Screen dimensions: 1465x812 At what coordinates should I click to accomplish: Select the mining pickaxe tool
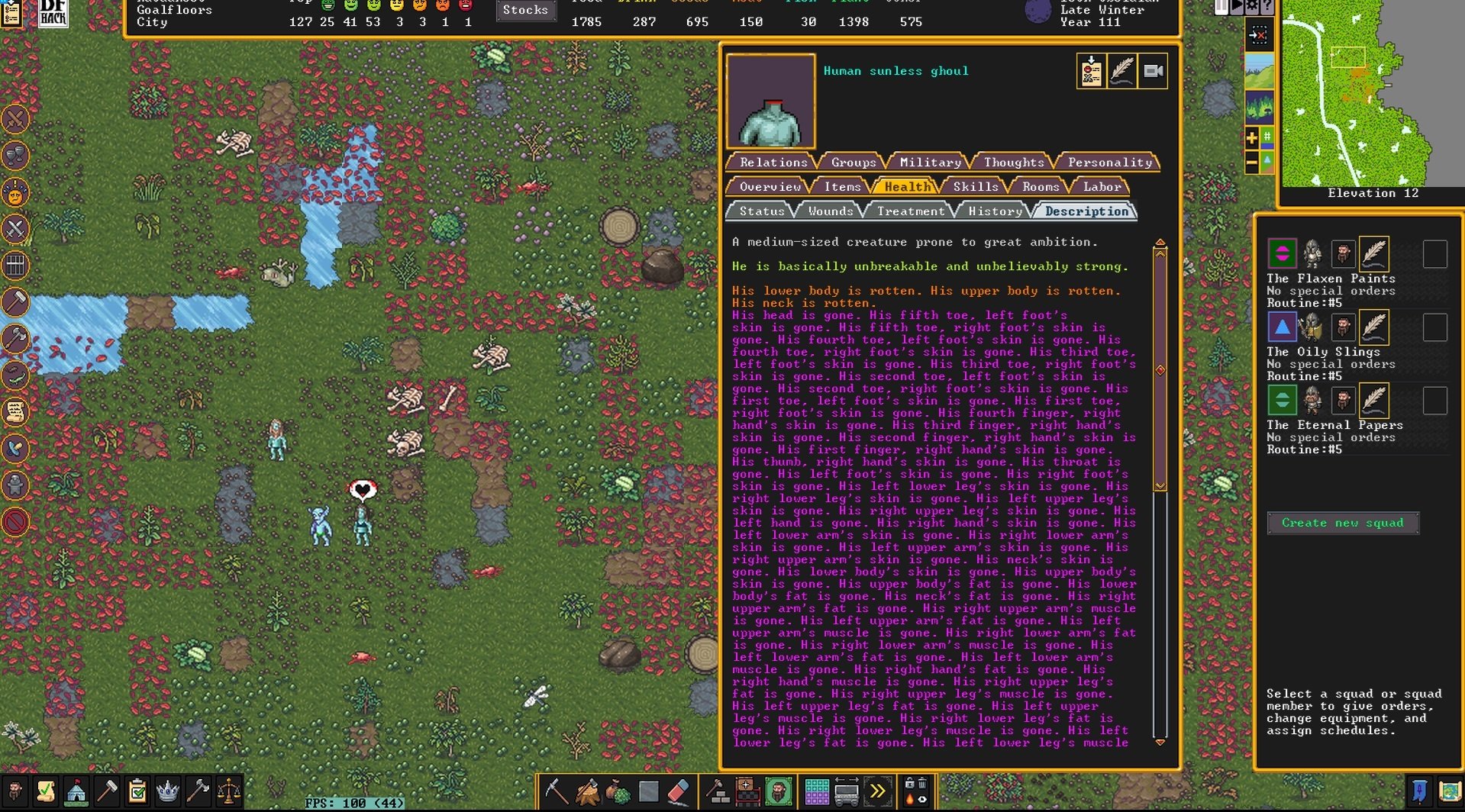coord(556,791)
